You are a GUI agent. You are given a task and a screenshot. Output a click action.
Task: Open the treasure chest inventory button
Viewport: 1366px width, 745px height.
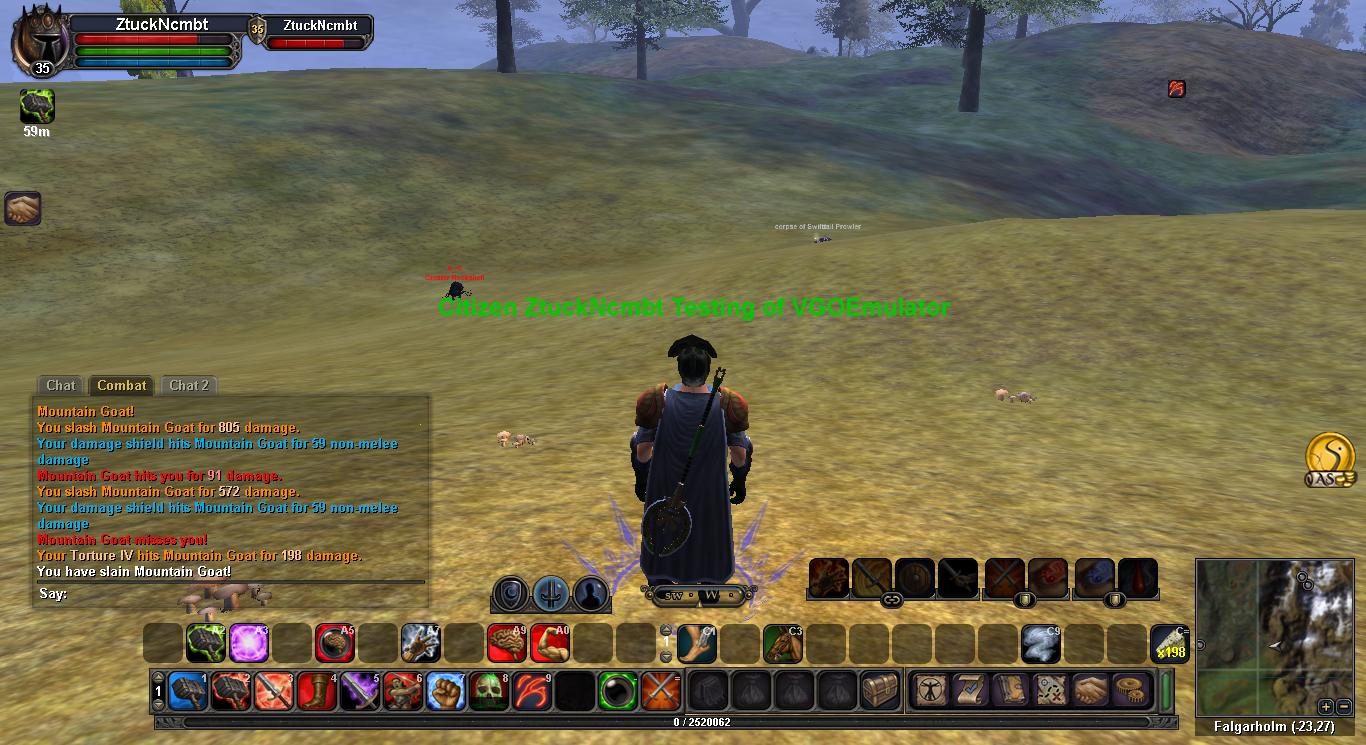880,690
